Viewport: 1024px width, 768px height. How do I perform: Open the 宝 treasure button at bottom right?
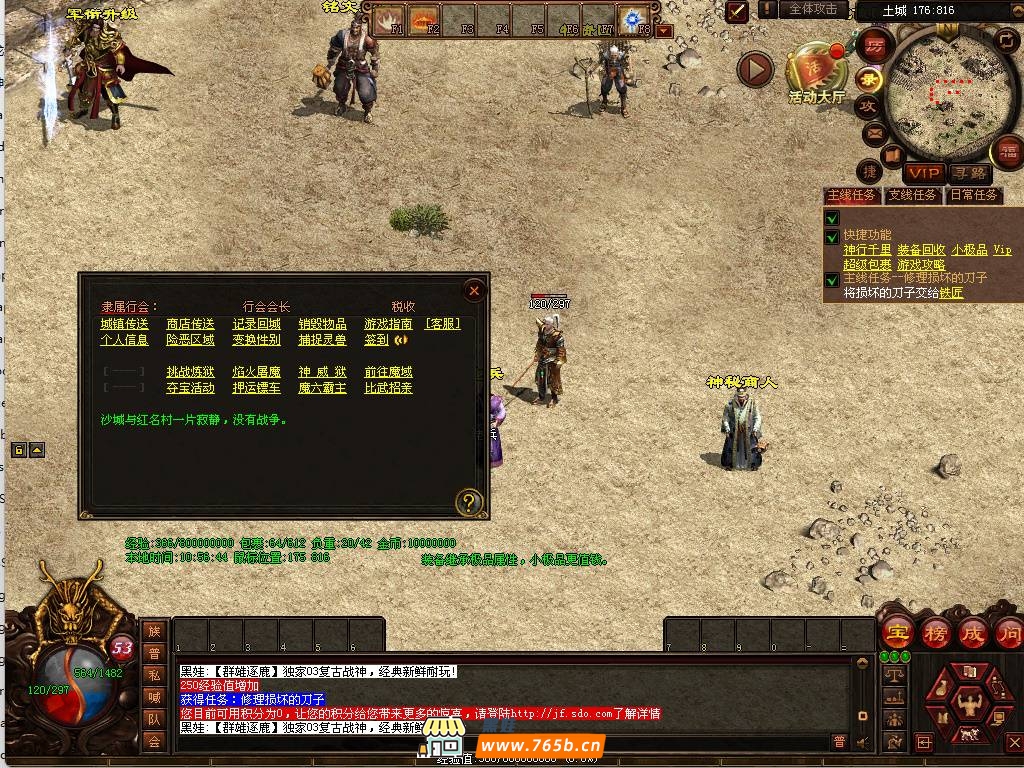898,633
